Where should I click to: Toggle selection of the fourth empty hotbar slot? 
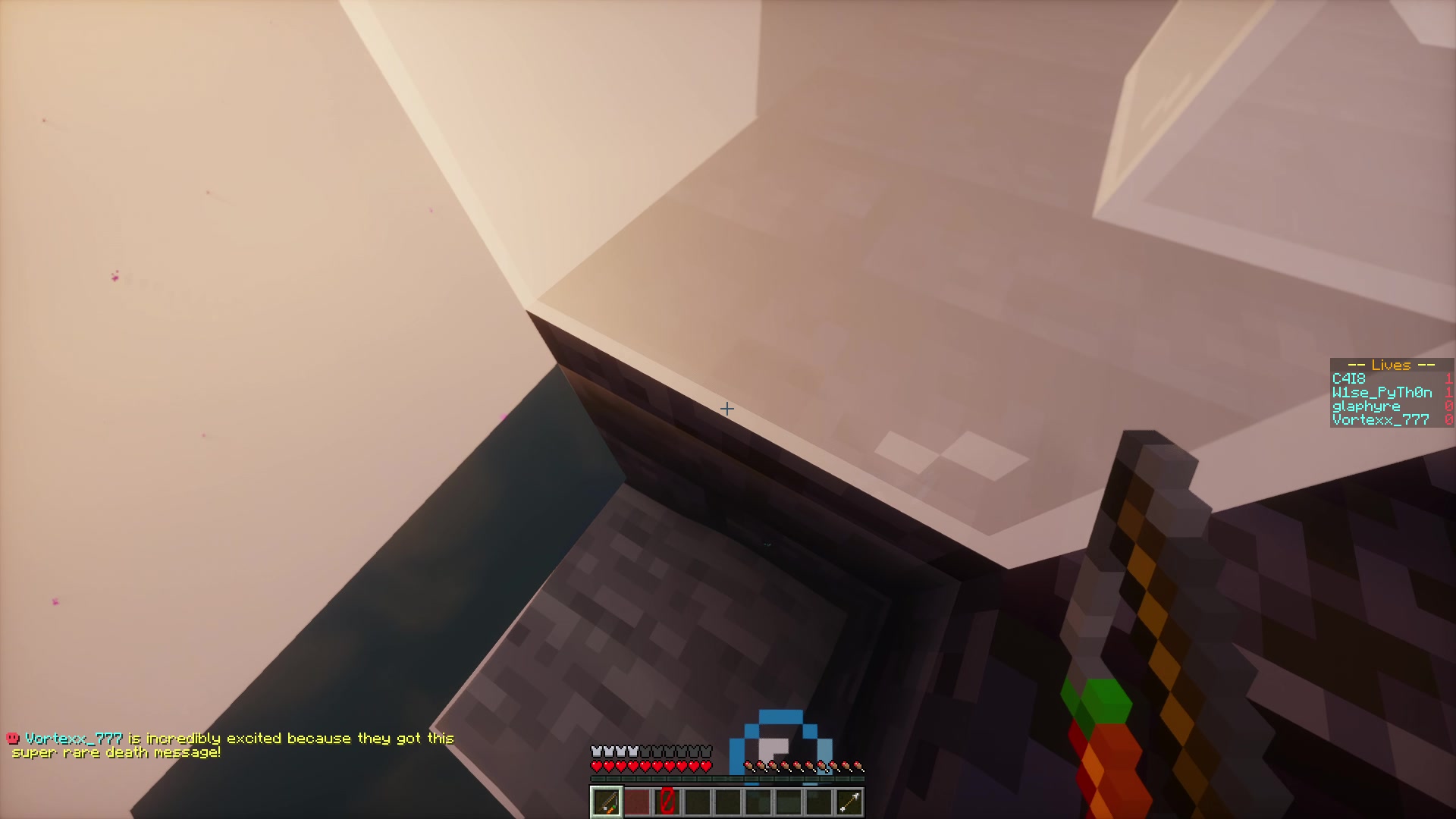click(x=698, y=802)
